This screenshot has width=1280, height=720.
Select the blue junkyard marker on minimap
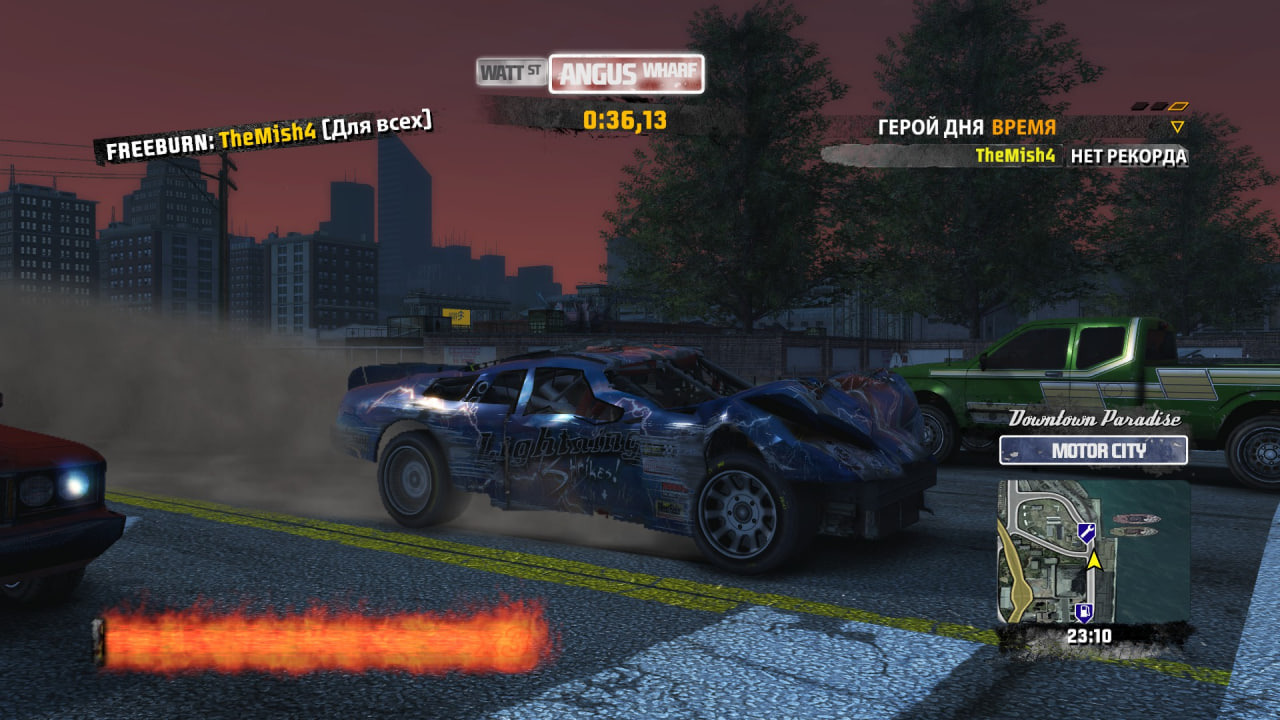tap(1086, 532)
